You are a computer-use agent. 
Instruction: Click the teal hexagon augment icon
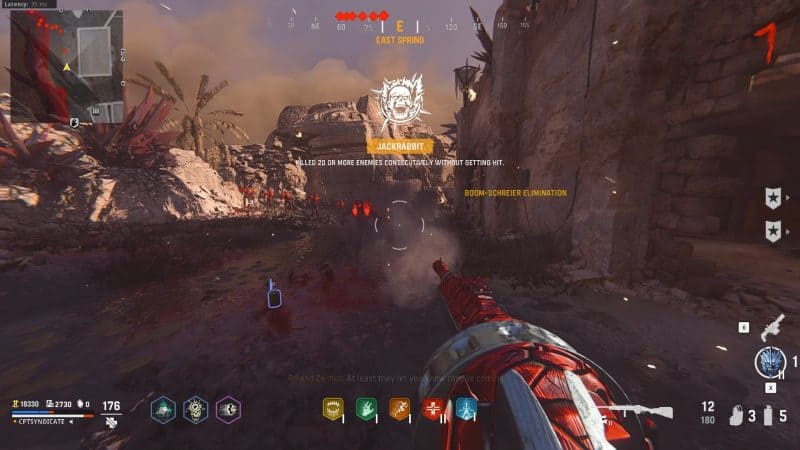[x=163, y=408]
